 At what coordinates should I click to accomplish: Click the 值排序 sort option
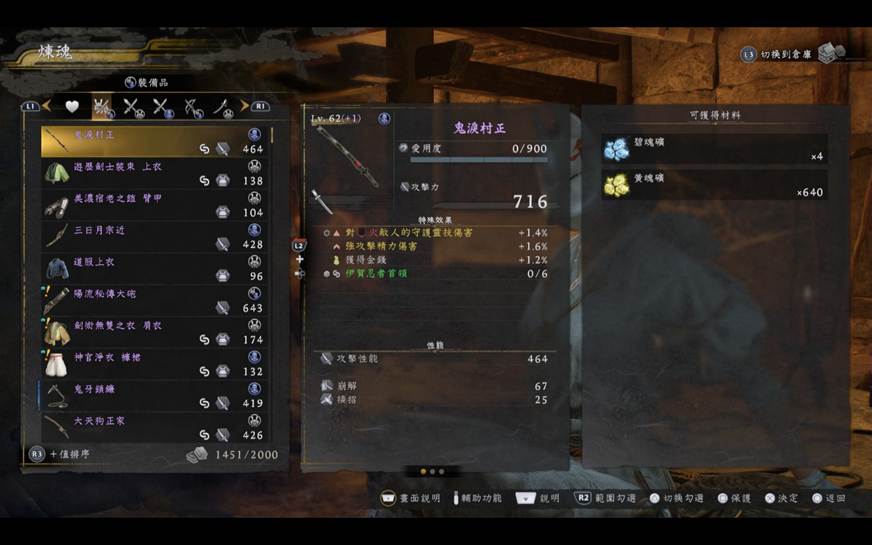(x=70, y=454)
